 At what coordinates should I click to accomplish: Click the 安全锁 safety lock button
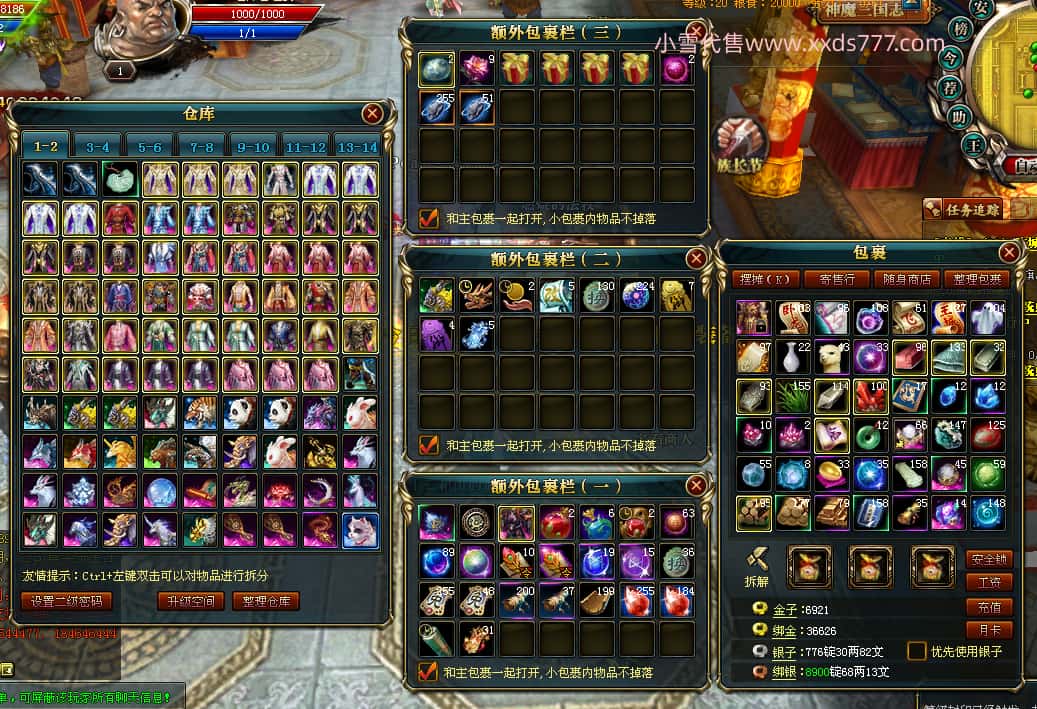tap(988, 559)
